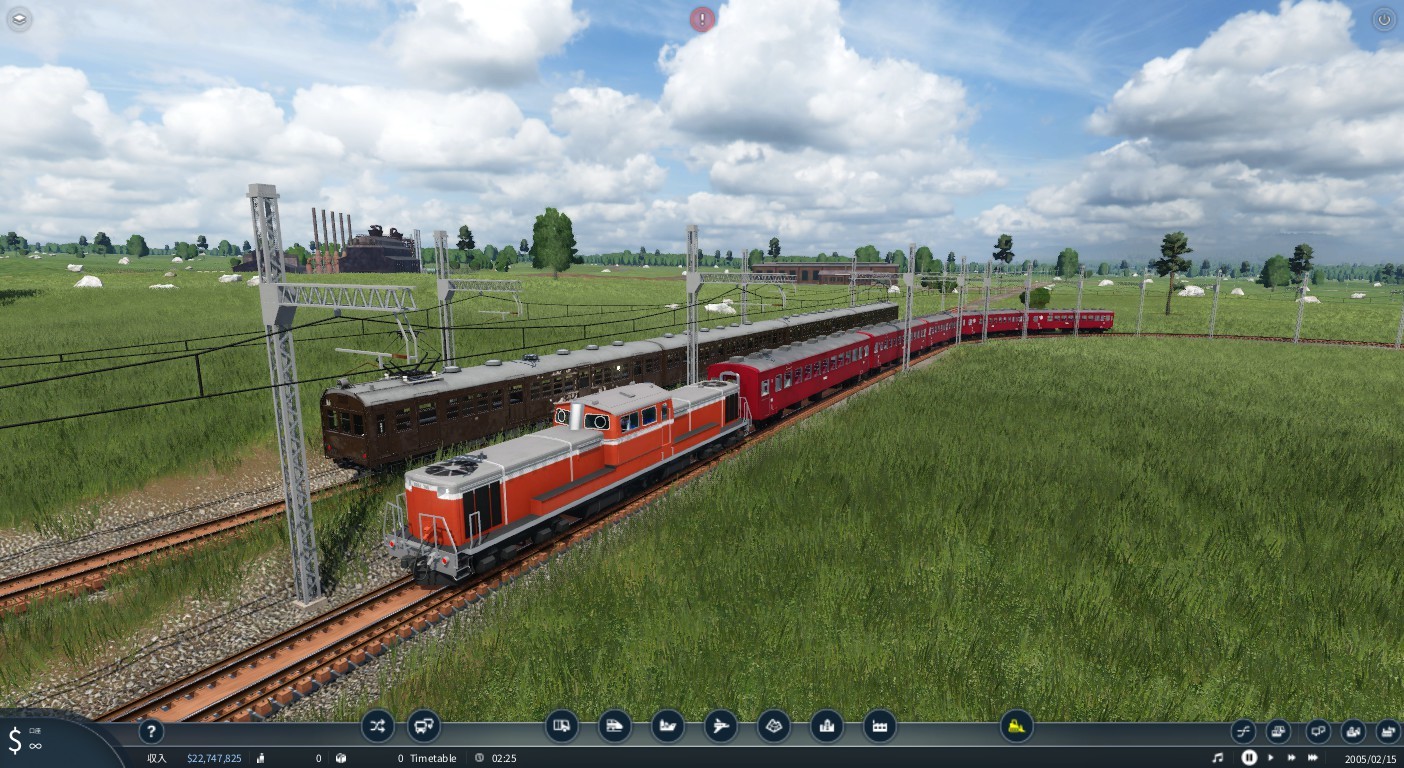Click the red exclamation warning alert

pyautogui.click(x=703, y=19)
